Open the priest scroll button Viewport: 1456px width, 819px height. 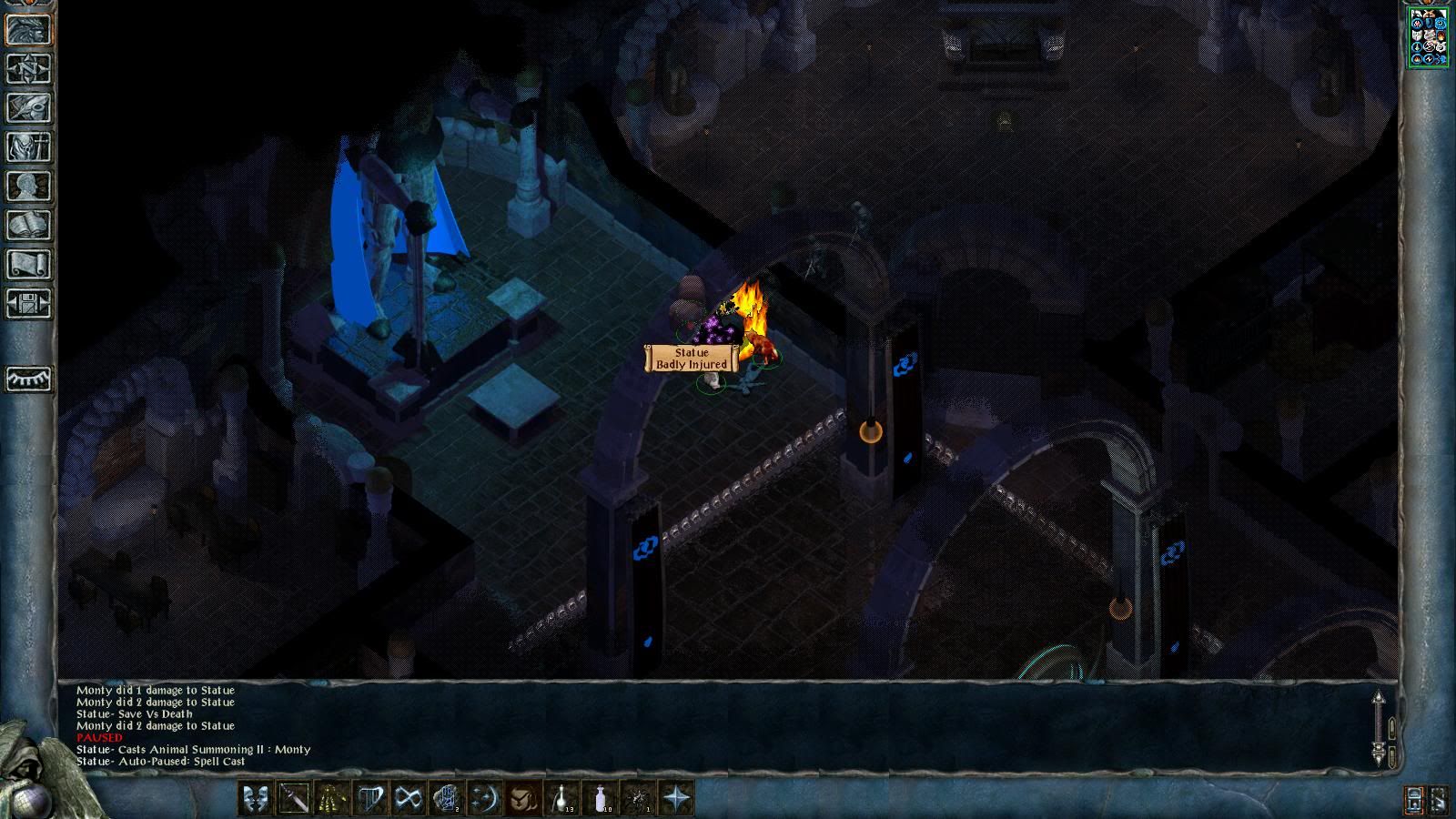pos(28,264)
